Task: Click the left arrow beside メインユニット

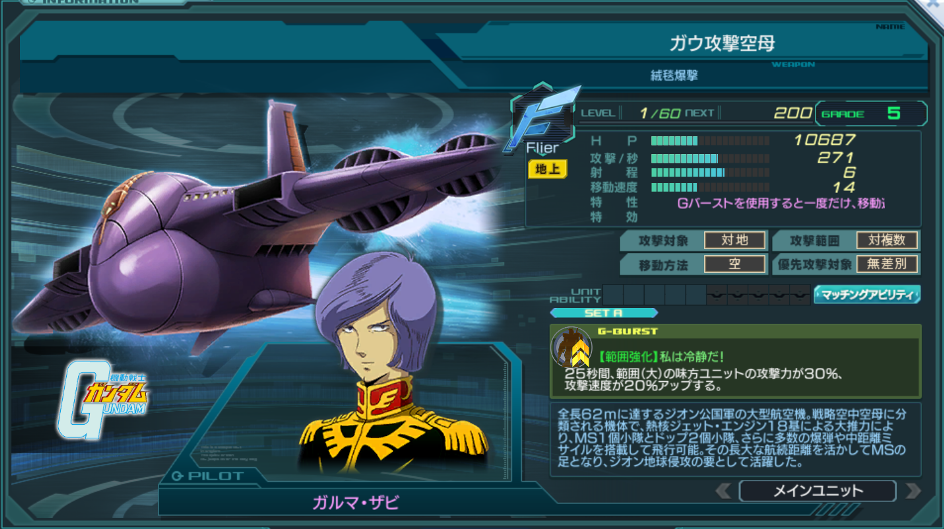Action: (x=724, y=491)
